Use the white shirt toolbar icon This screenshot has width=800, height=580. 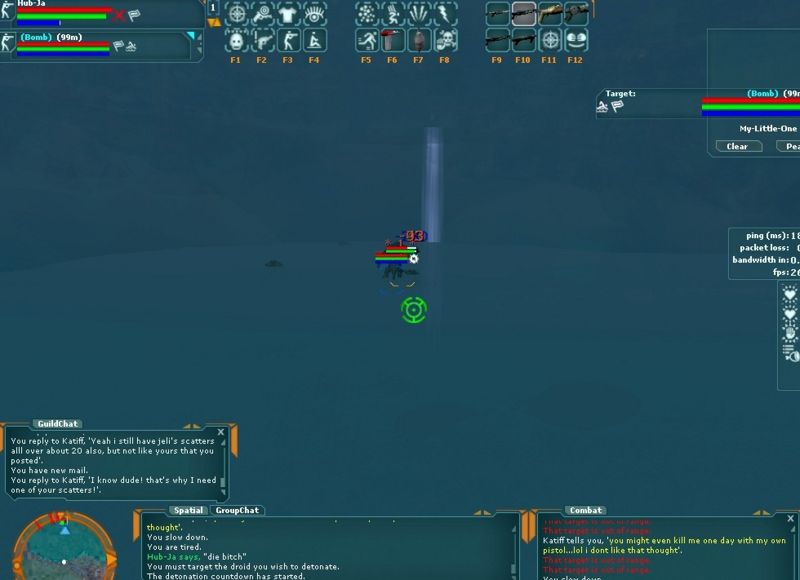pos(288,14)
